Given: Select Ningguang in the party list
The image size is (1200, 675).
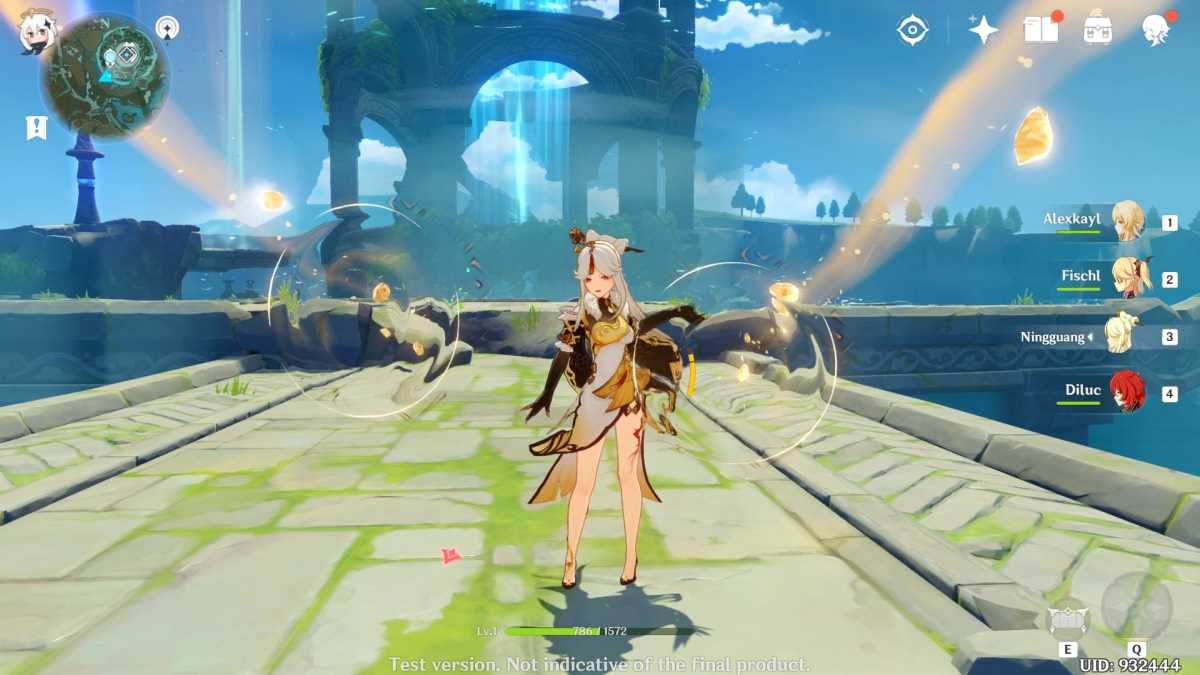Looking at the screenshot, I should tap(1120, 335).
